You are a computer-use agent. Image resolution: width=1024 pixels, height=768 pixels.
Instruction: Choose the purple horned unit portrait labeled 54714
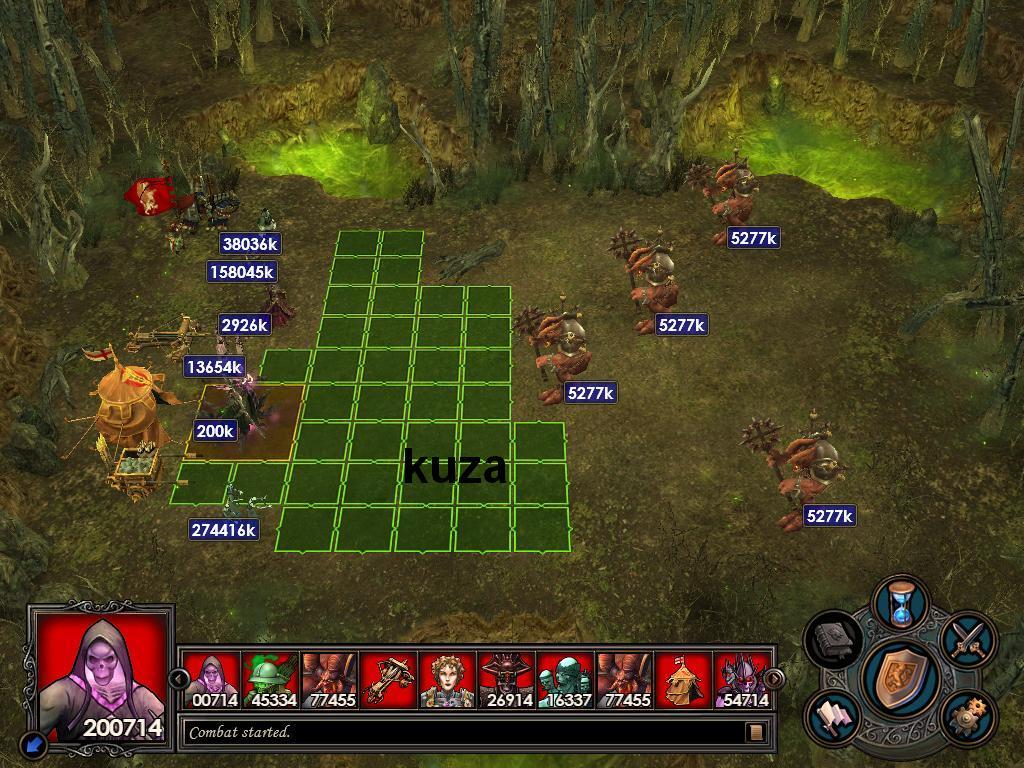[x=743, y=680]
